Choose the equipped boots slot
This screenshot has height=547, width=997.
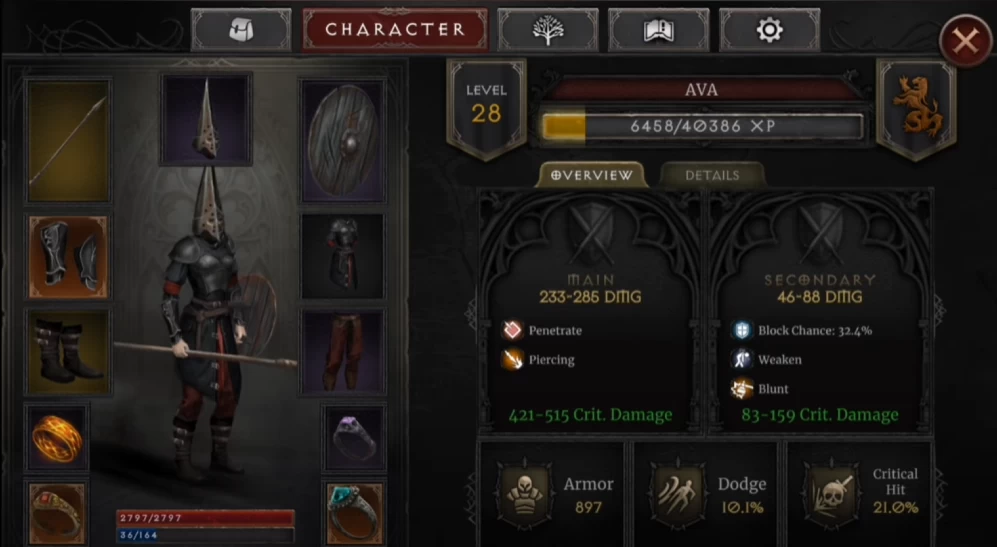pyautogui.click(x=68, y=351)
